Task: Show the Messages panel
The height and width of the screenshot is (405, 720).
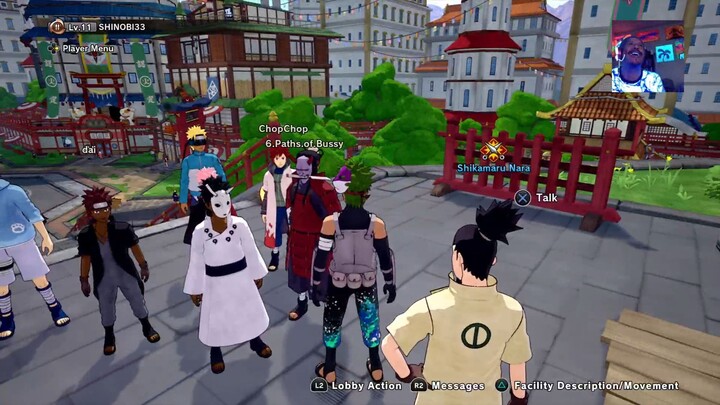Action: [x=448, y=385]
